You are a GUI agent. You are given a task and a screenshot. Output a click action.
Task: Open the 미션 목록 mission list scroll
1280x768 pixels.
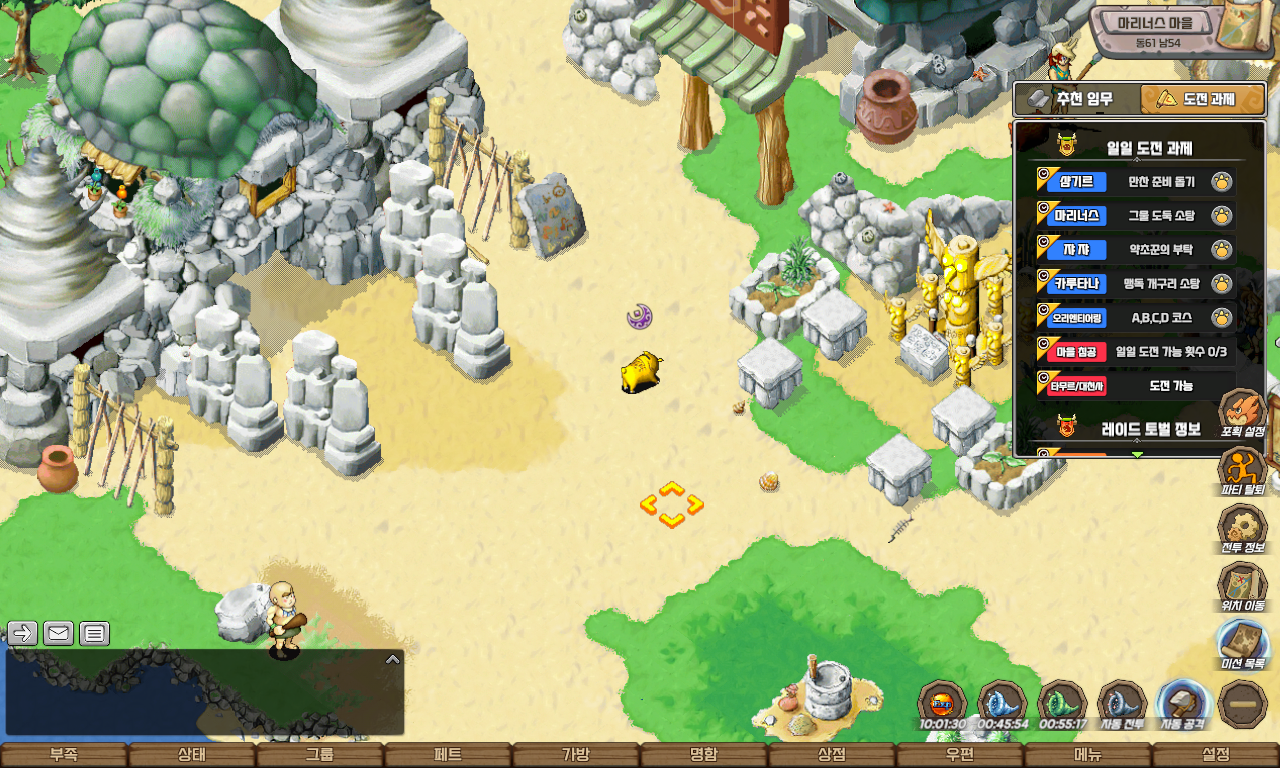1242,644
